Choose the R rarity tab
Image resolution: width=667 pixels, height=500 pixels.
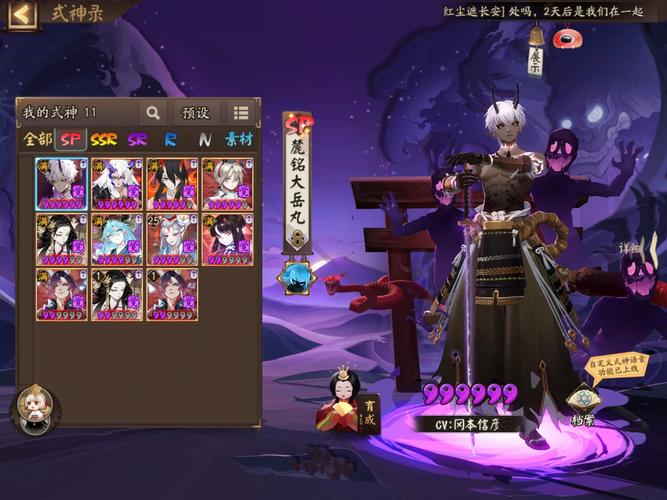tap(171, 140)
